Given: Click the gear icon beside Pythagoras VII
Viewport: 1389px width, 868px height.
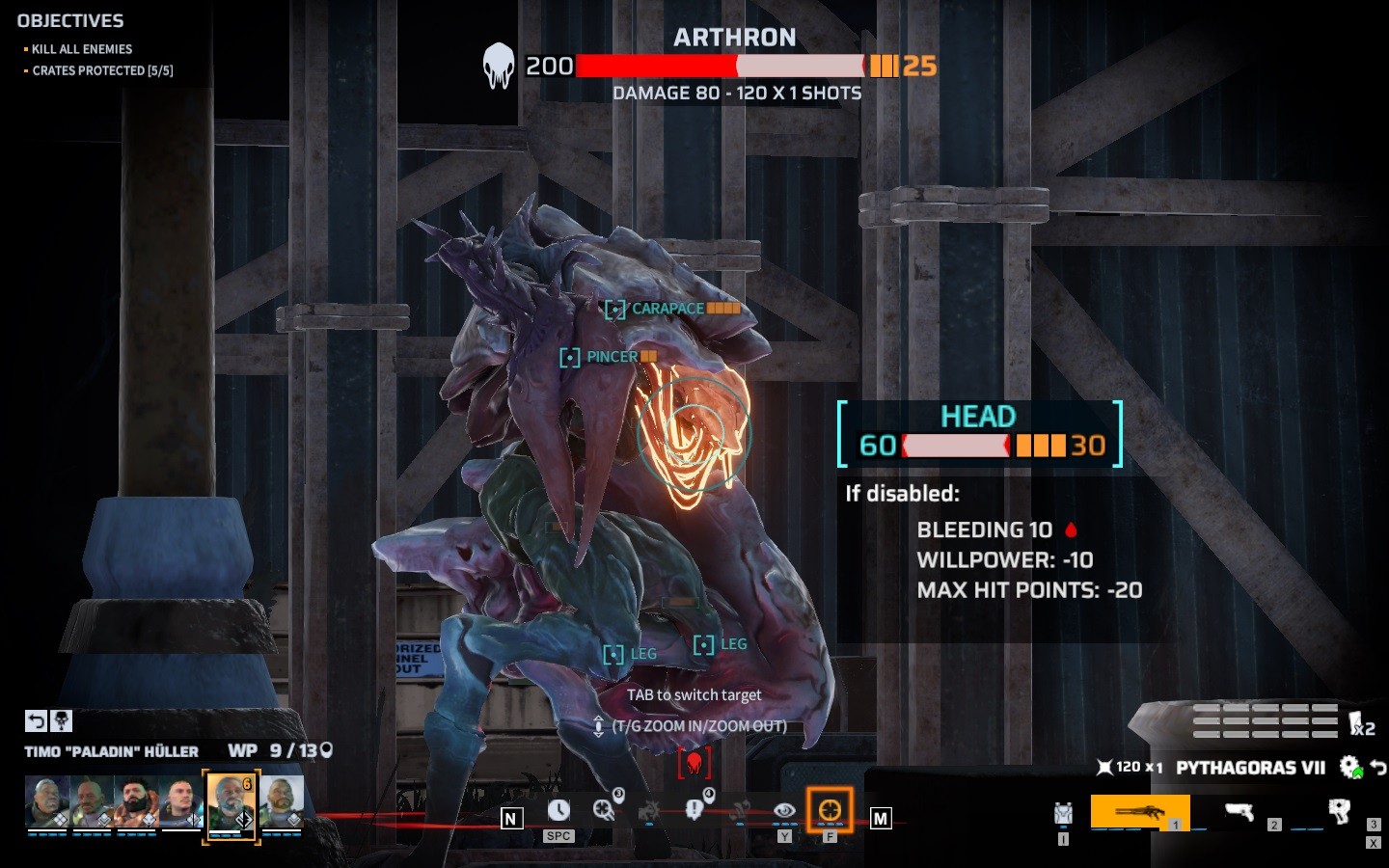Looking at the screenshot, I should coord(1349,768).
